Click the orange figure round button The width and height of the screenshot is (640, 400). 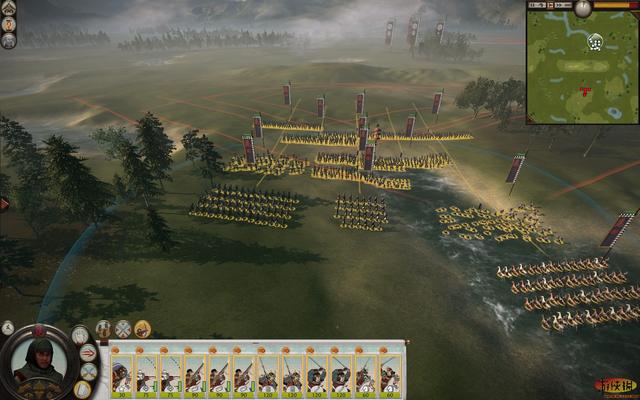tap(9, 24)
